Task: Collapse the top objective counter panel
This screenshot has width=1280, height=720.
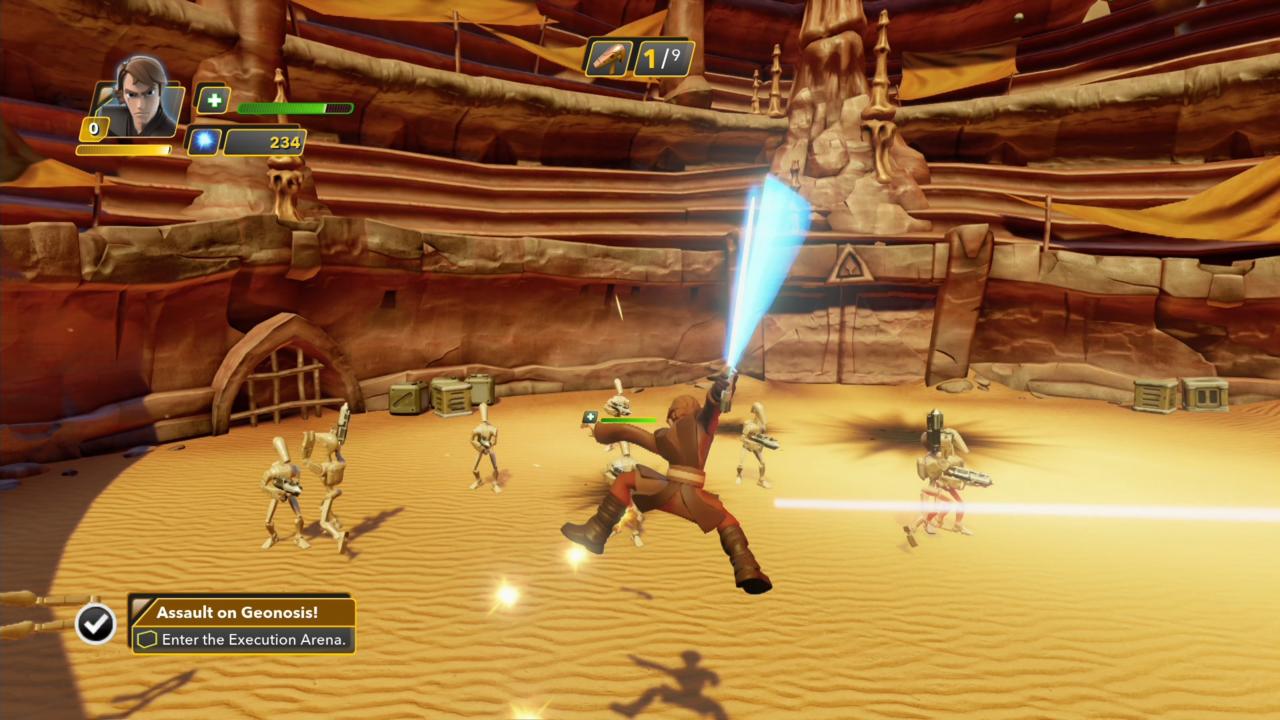Action: pyautogui.click(x=640, y=57)
